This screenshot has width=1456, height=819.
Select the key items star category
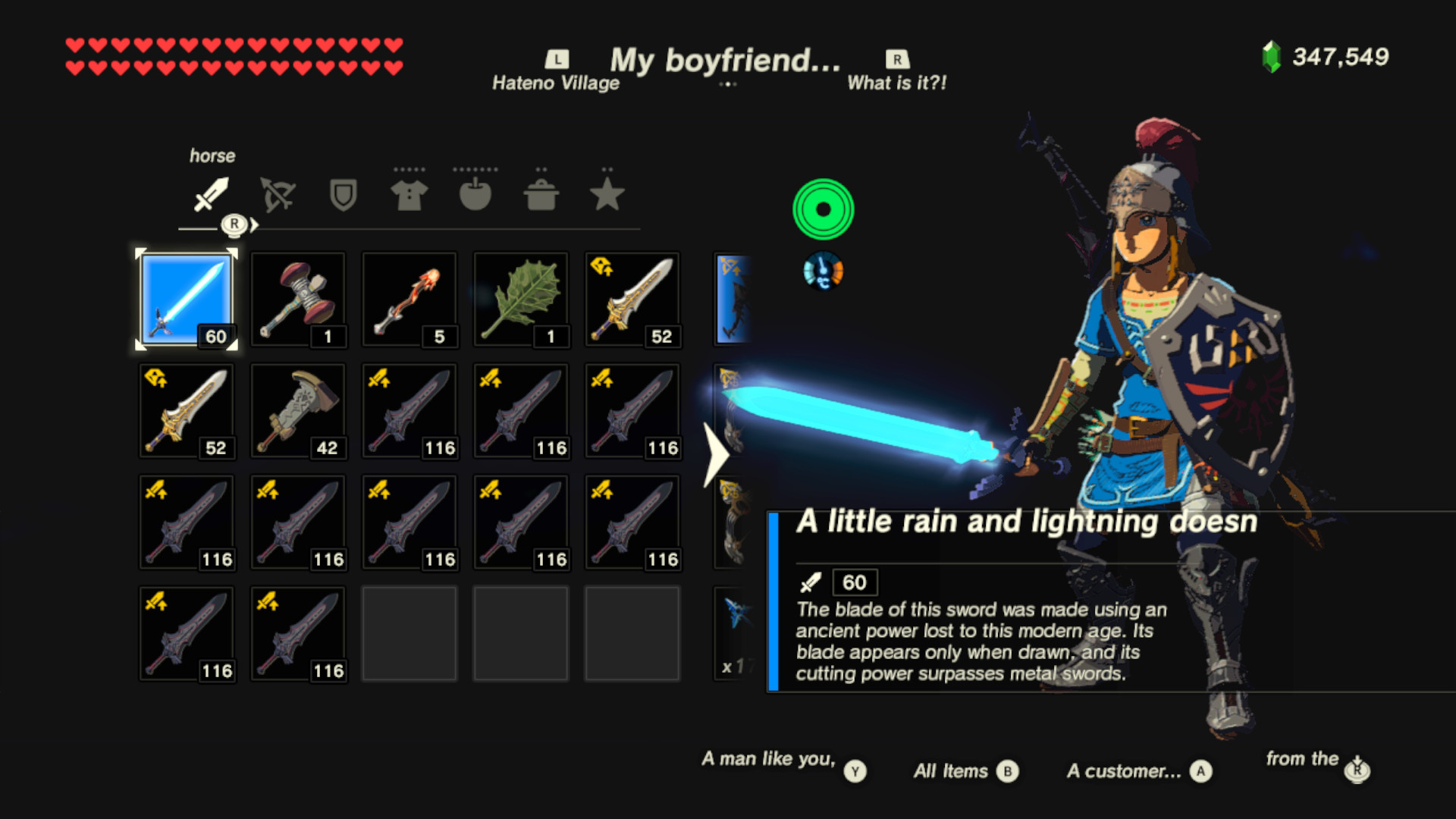click(x=607, y=193)
